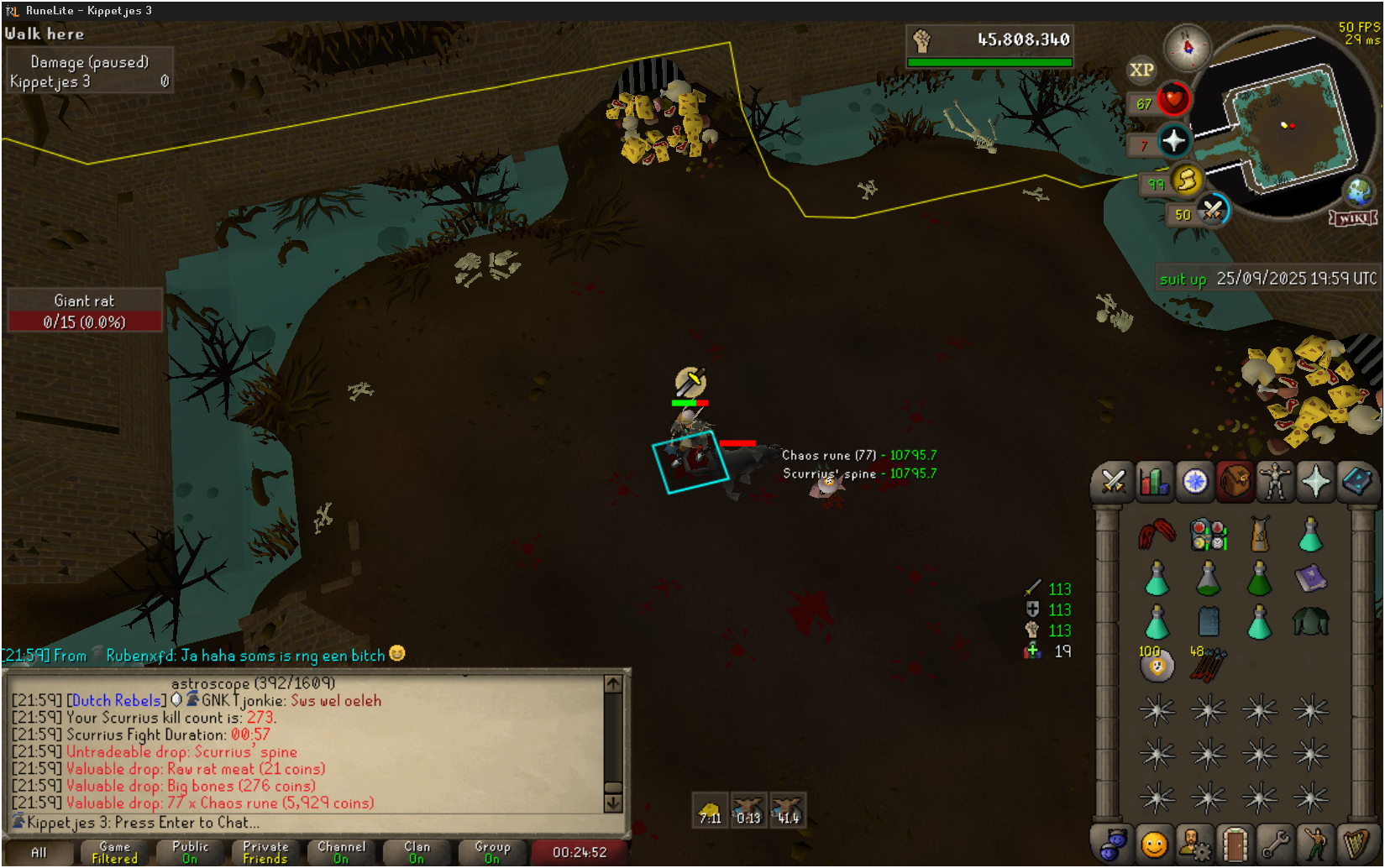Select the arrows stack of 48

1209,665
